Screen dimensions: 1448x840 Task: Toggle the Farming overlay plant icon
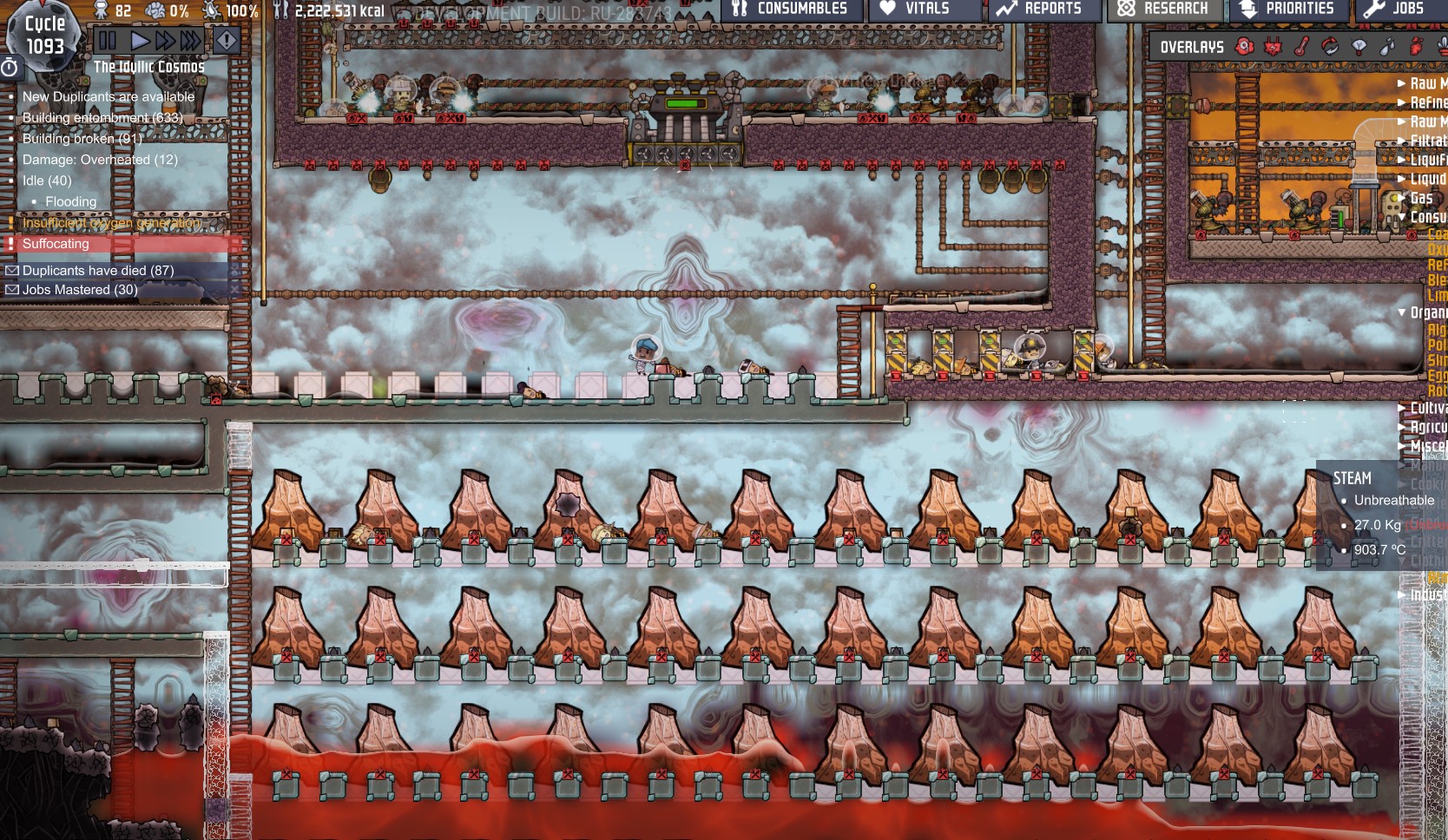[x=1443, y=48]
